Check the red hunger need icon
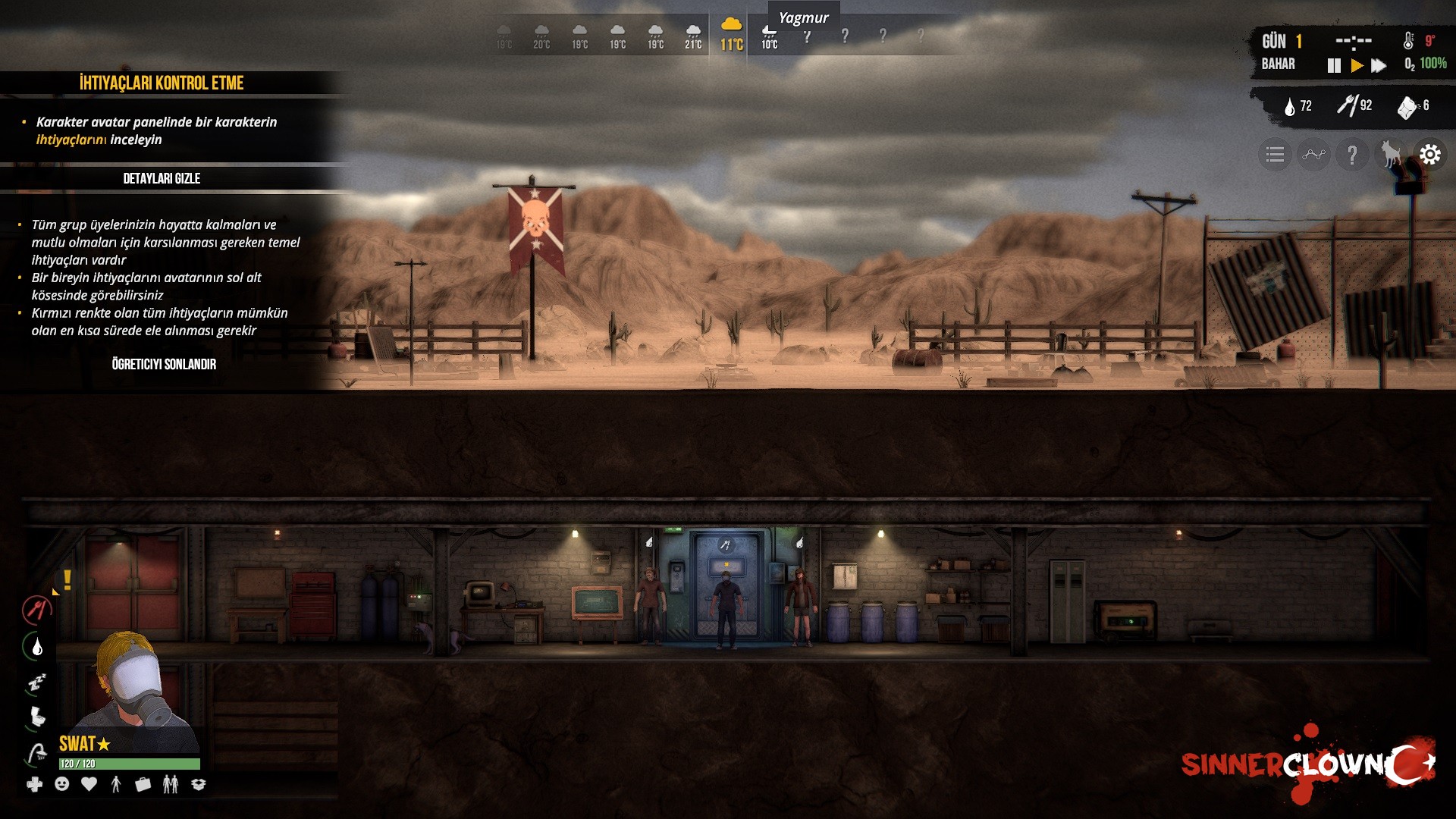Image resolution: width=1456 pixels, height=819 pixels. 36,609
